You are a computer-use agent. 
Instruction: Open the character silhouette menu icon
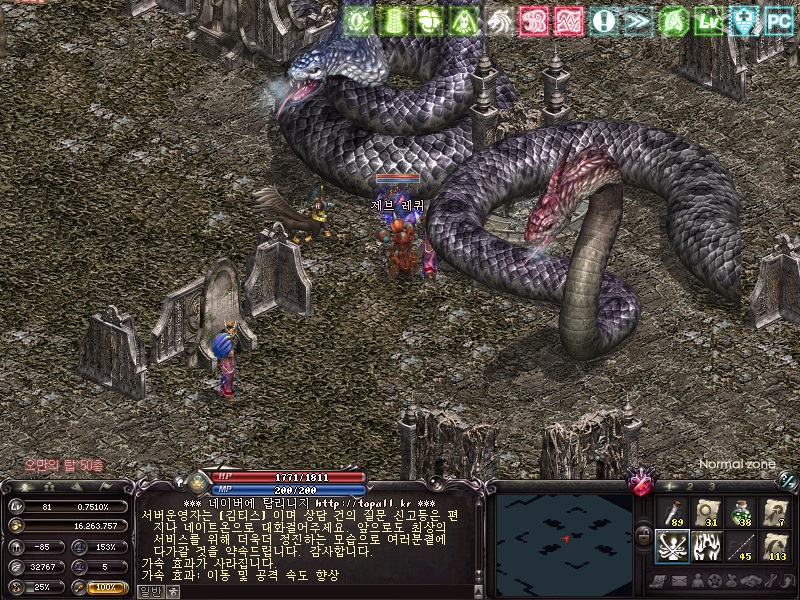[699, 581]
